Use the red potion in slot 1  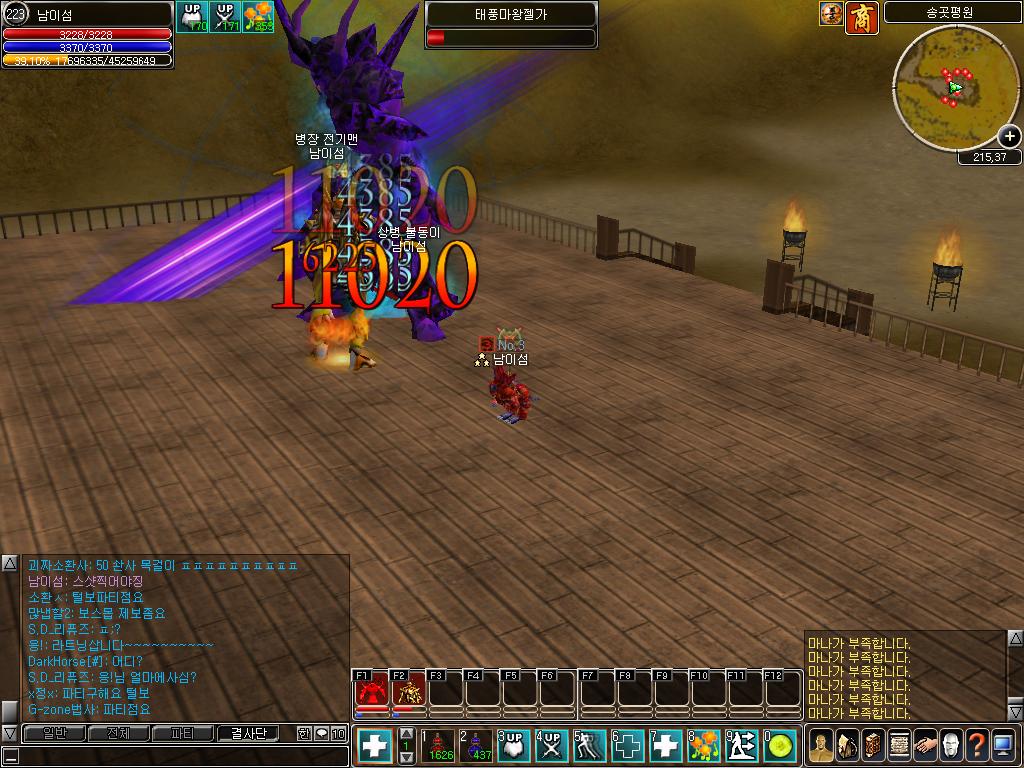coord(438,746)
